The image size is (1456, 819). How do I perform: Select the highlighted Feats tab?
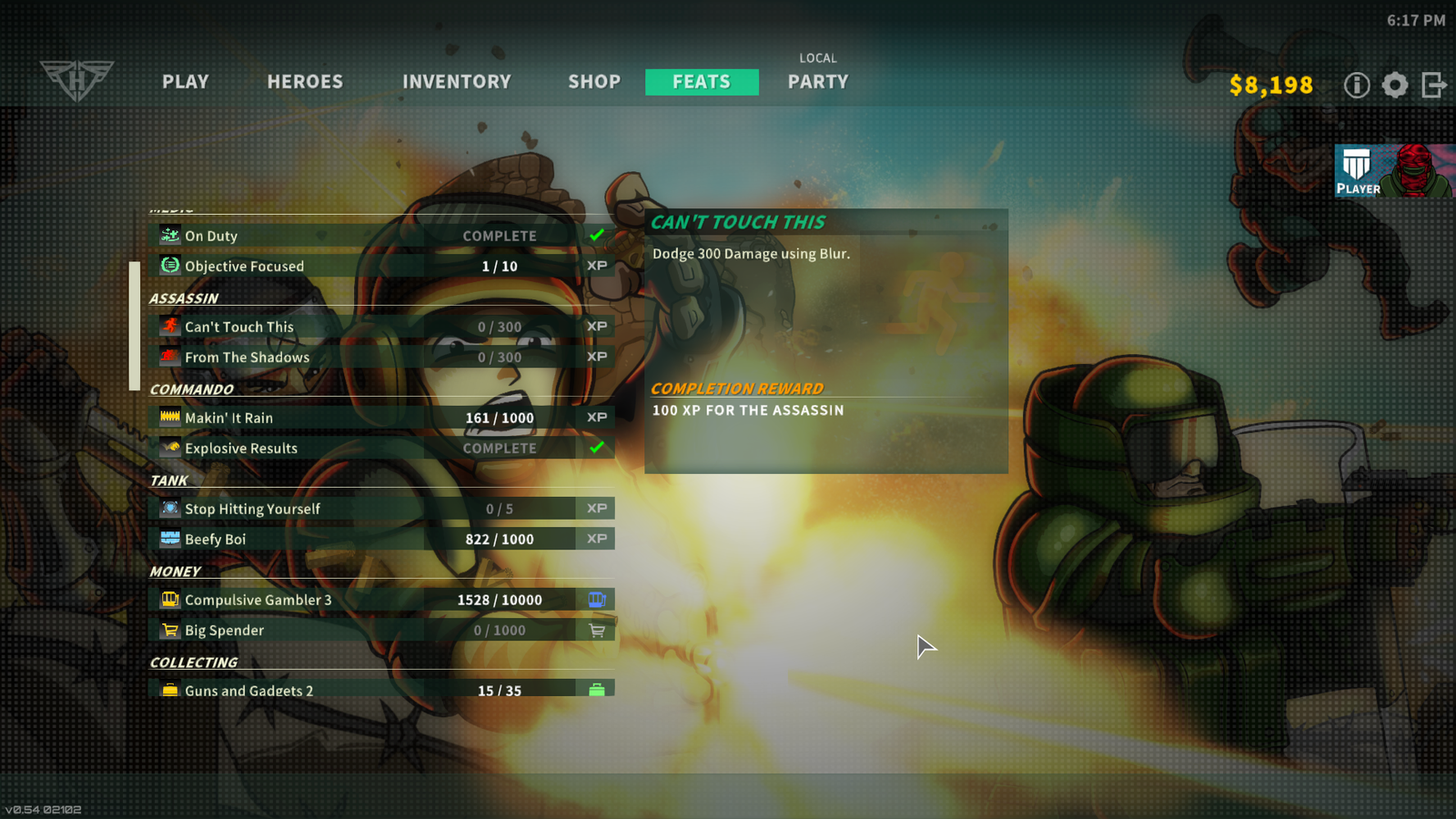(x=702, y=82)
